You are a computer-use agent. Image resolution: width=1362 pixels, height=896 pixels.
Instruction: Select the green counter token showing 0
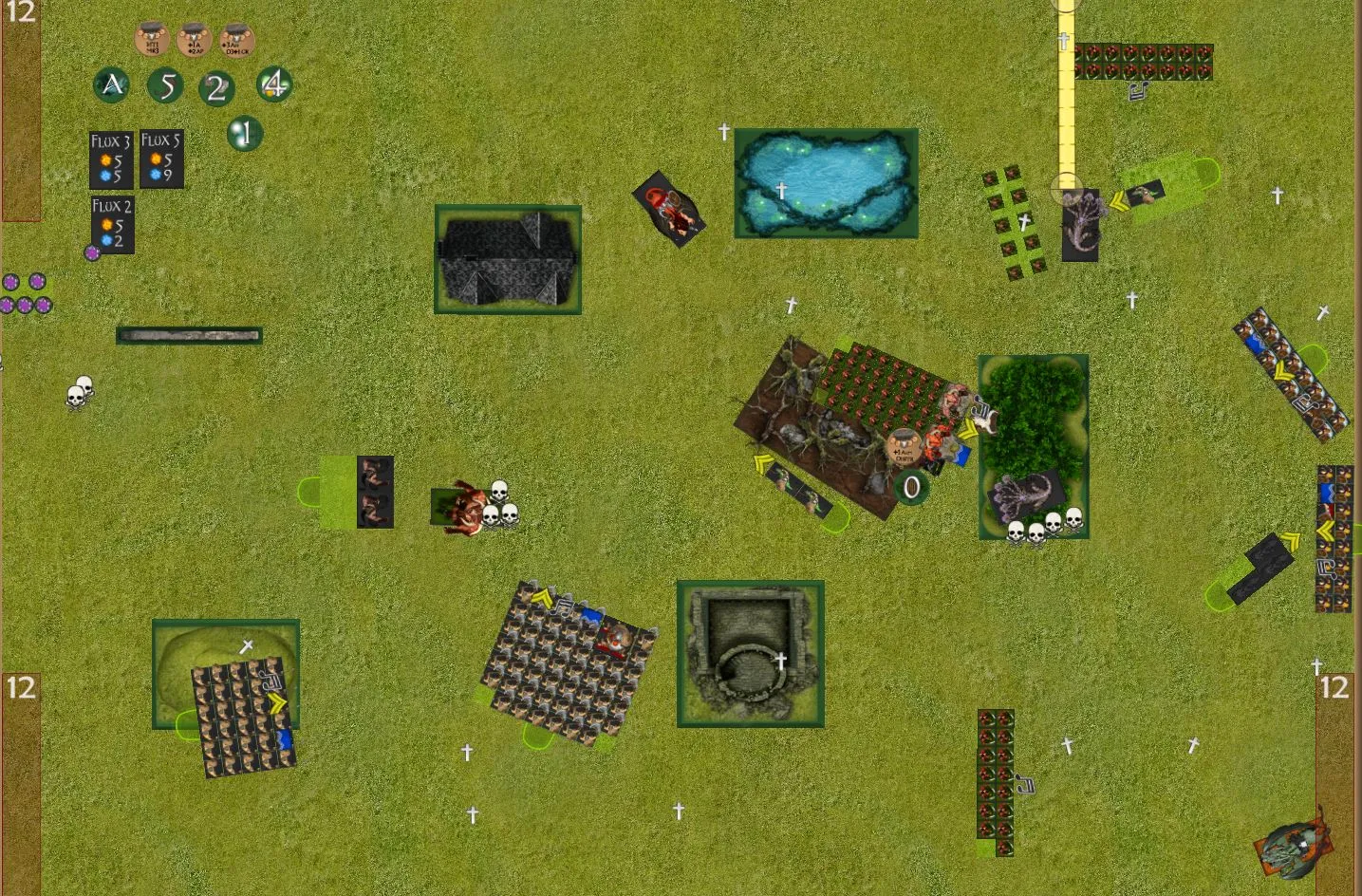coord(911,487)
